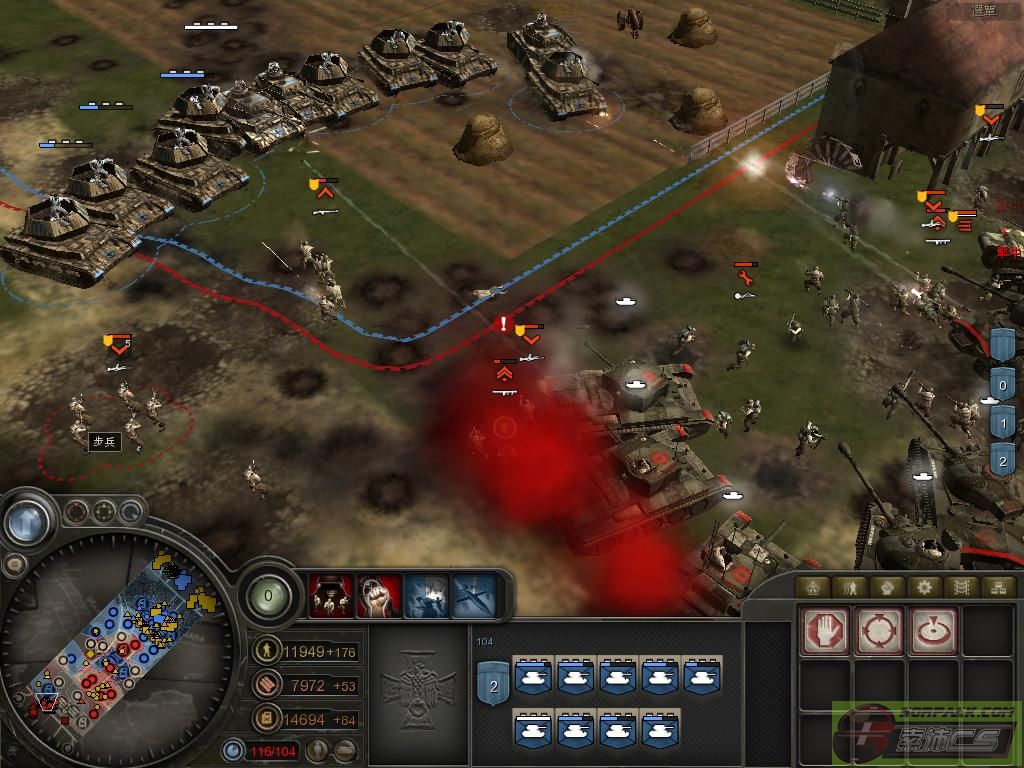Select control group 0 shield

(x=1003, y=383)
